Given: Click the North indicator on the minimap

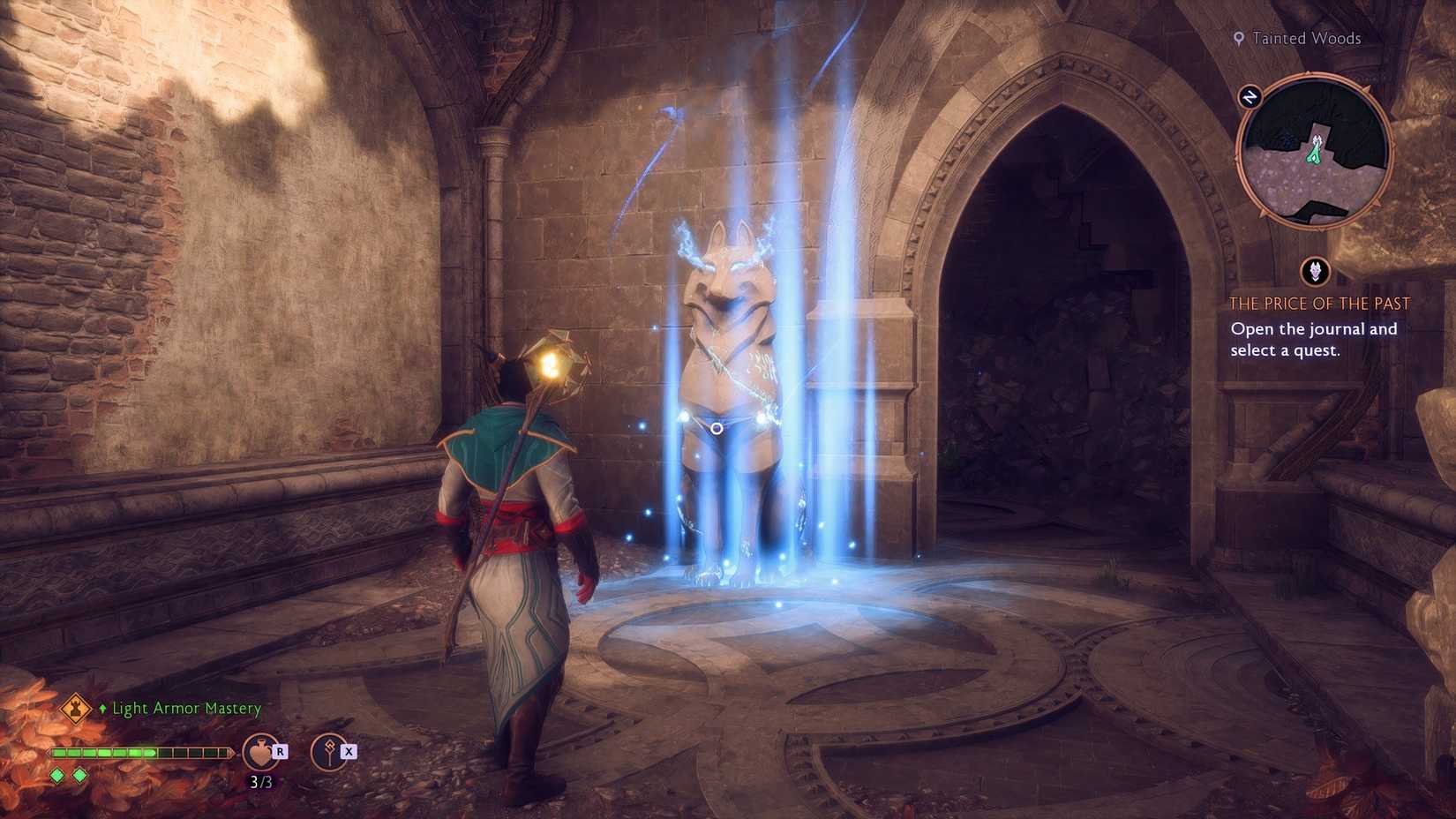Looking at the screenshot, I should point(1250,94).
